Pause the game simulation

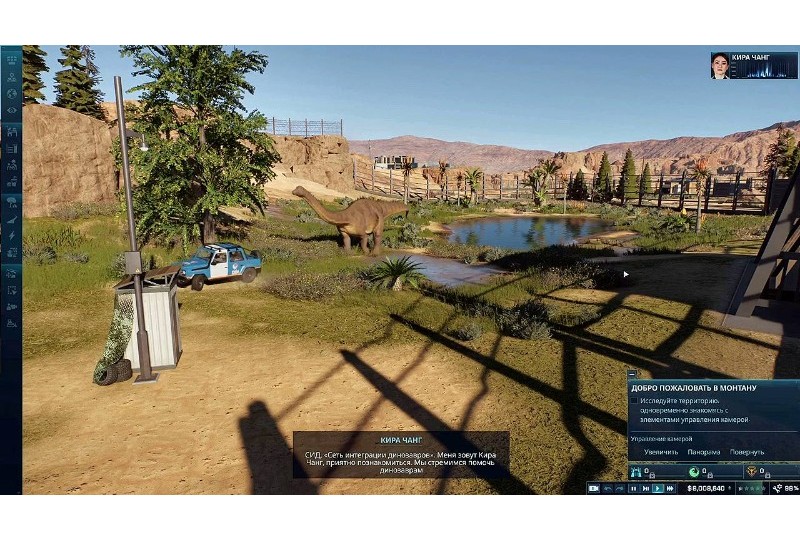633,488
